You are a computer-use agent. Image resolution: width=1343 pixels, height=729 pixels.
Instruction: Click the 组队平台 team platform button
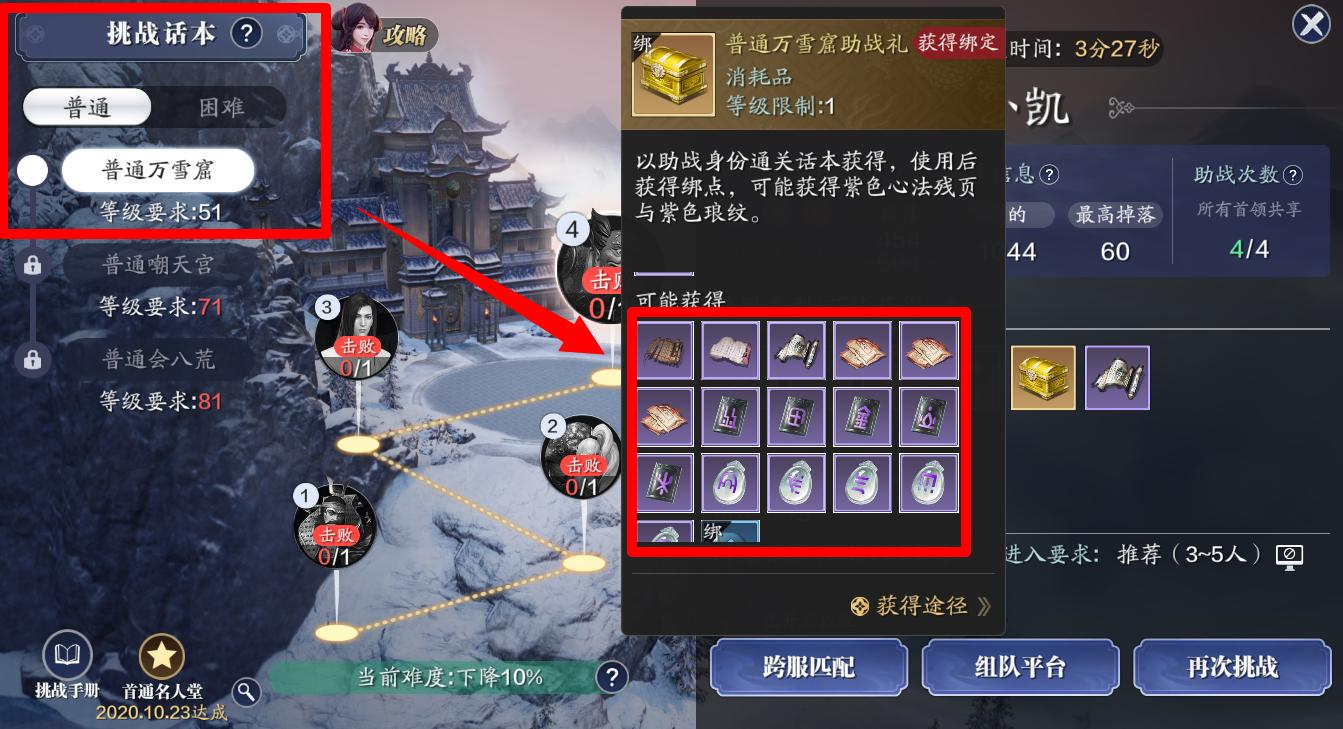point(1020,667)
